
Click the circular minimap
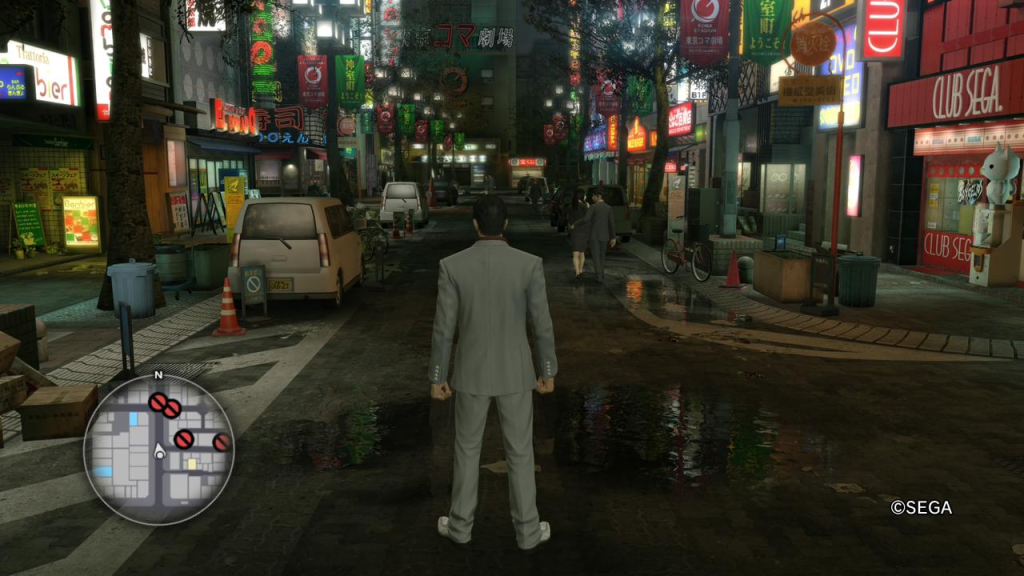tap(158, 449)
